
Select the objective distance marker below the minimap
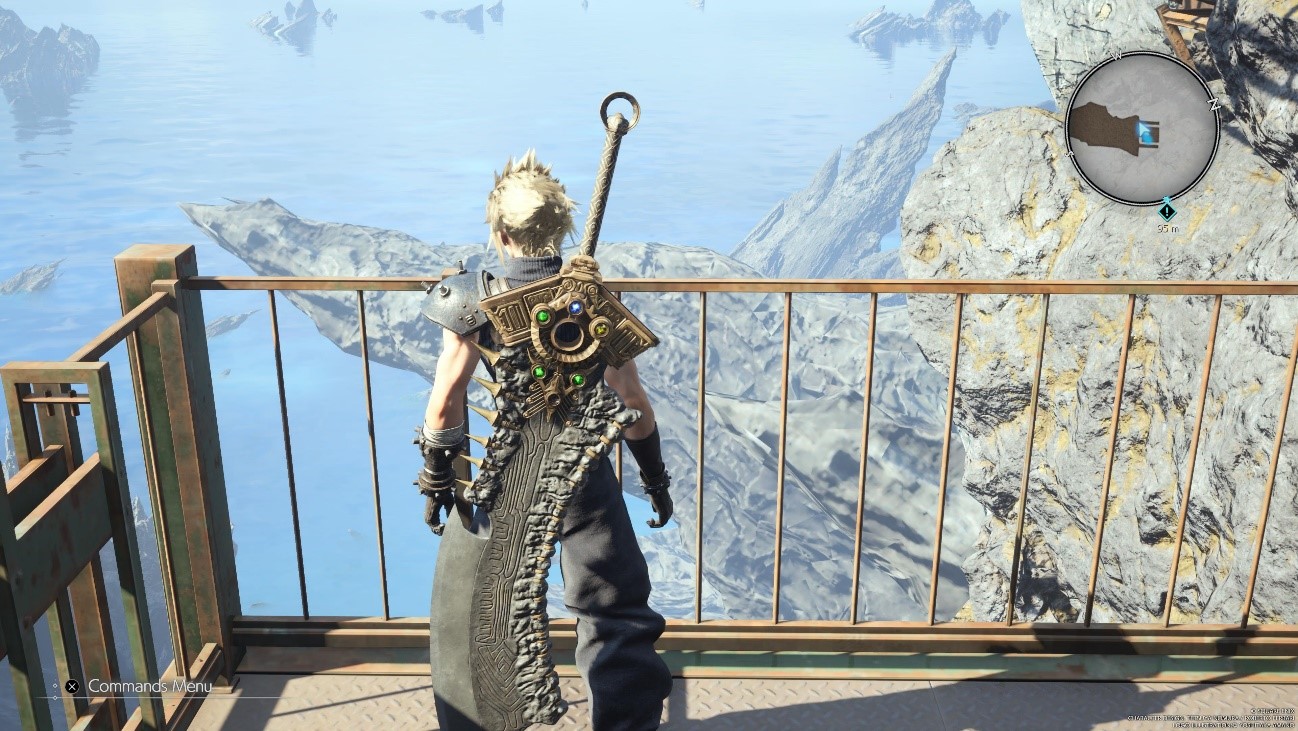click(x=1166, y=211)
